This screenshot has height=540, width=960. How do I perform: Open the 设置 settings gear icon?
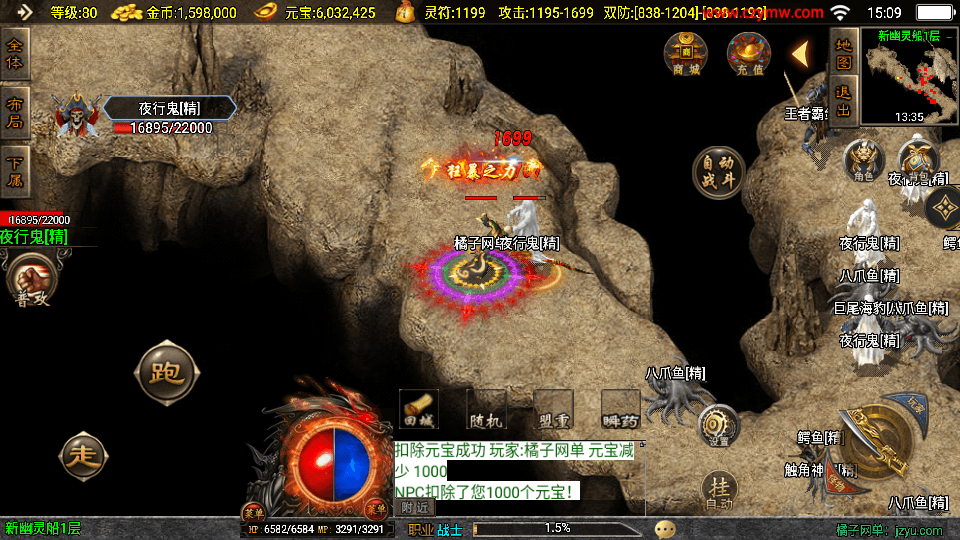tap(718, 425)
